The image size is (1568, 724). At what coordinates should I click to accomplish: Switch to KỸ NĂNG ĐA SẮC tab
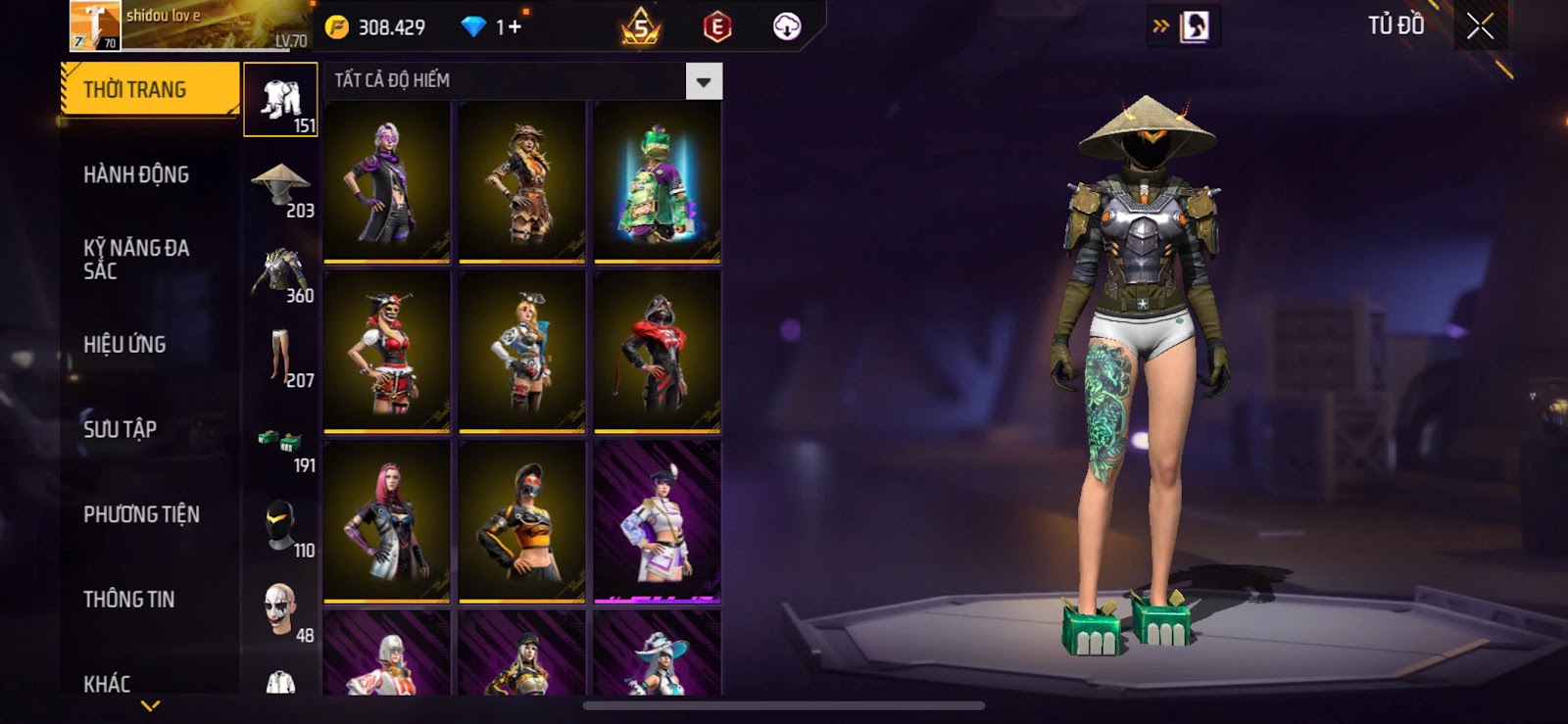[x=136, y=260]
